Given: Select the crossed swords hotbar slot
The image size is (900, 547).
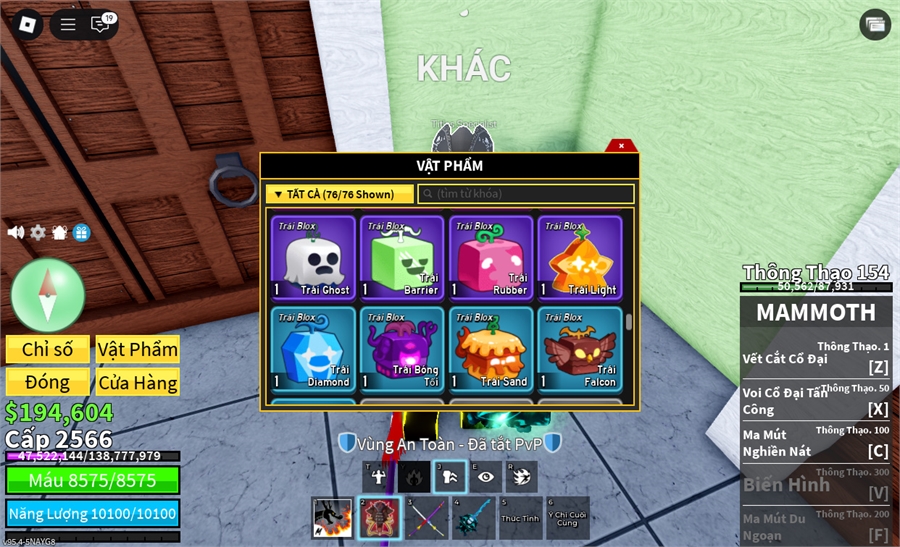Looking at the screenshot, I should (427, 518).
